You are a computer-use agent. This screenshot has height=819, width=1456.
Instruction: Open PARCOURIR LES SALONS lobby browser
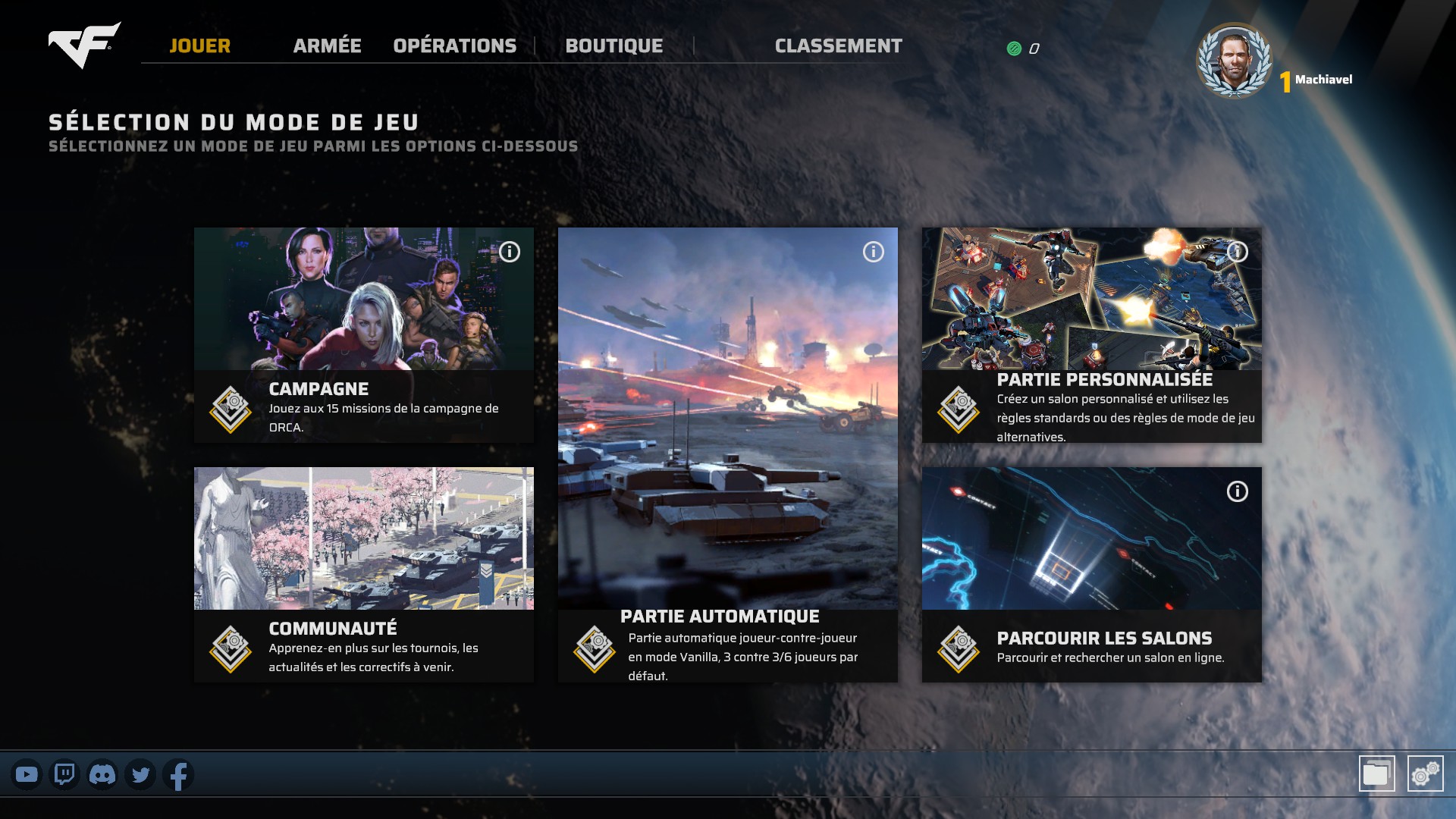pos(1091,574)
